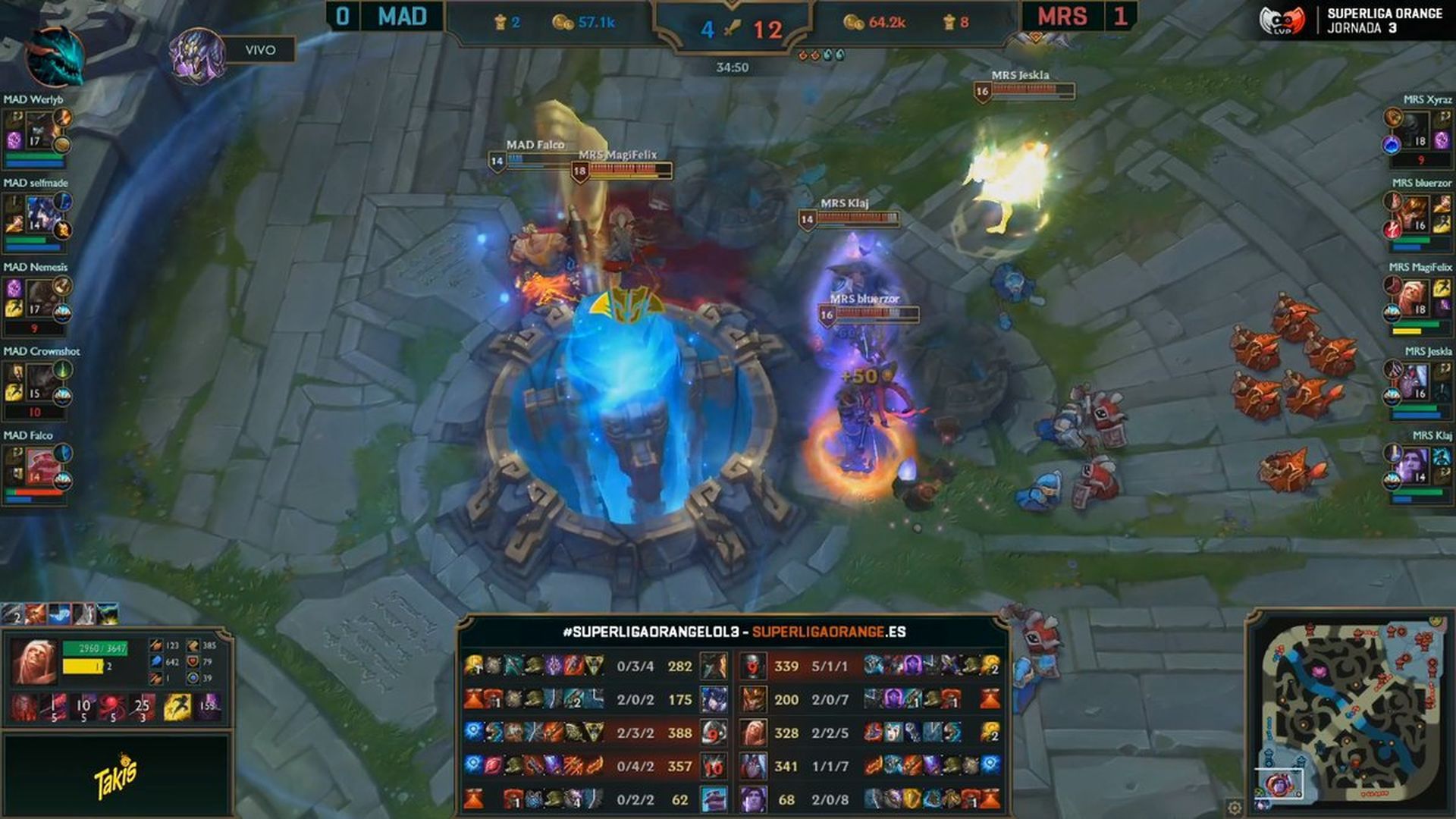Click the yellow Flash summoner spell icon
This screenshot has width=1456, height=819.
177,707
